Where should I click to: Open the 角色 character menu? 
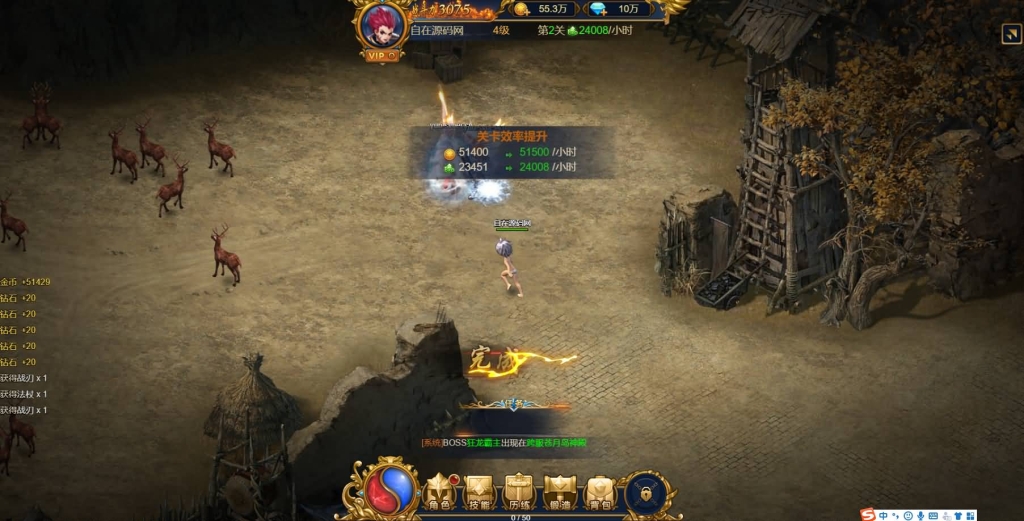coord(440,493)
